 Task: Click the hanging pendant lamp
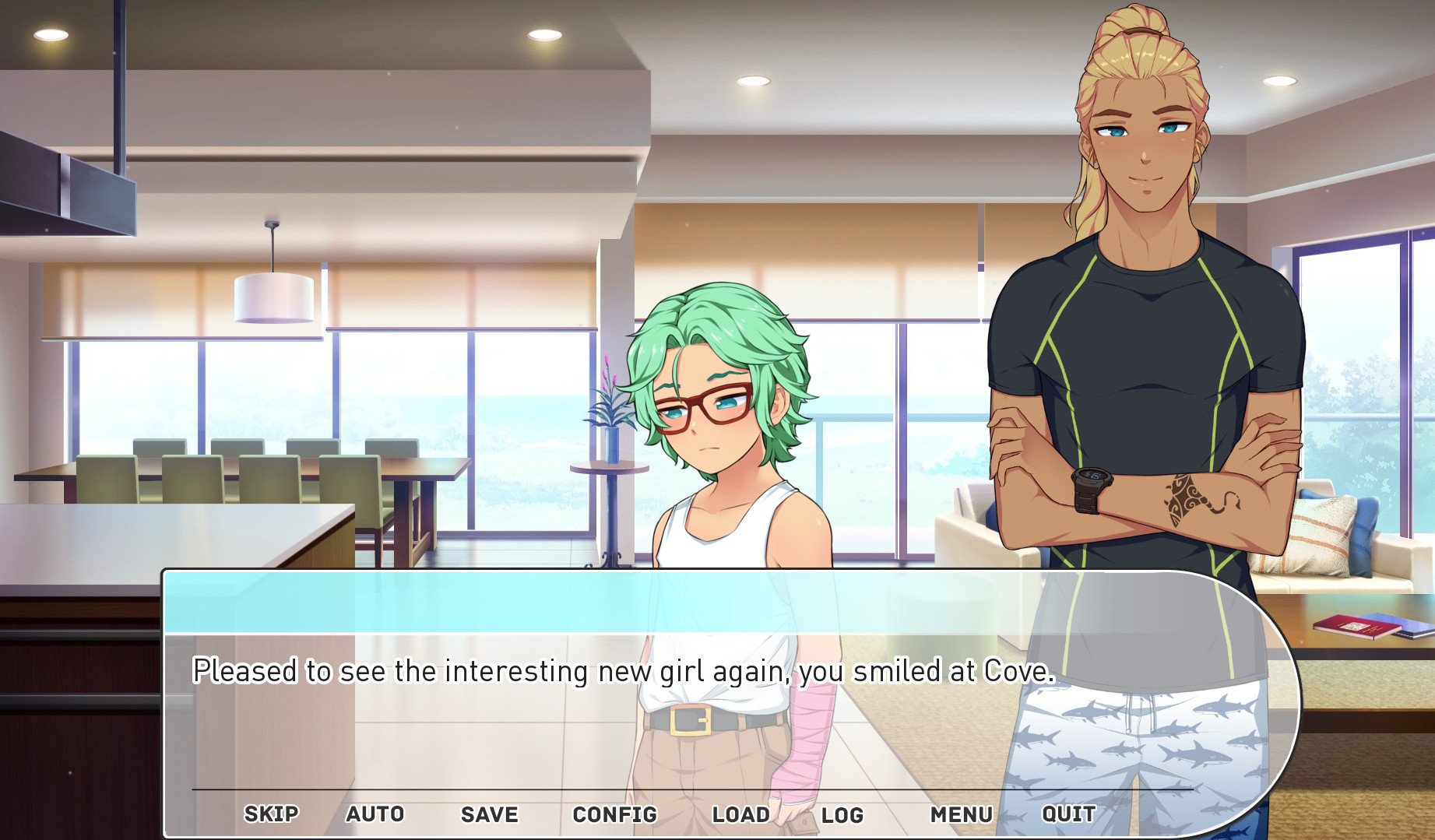pyautogui.click(x=274, y=296)
